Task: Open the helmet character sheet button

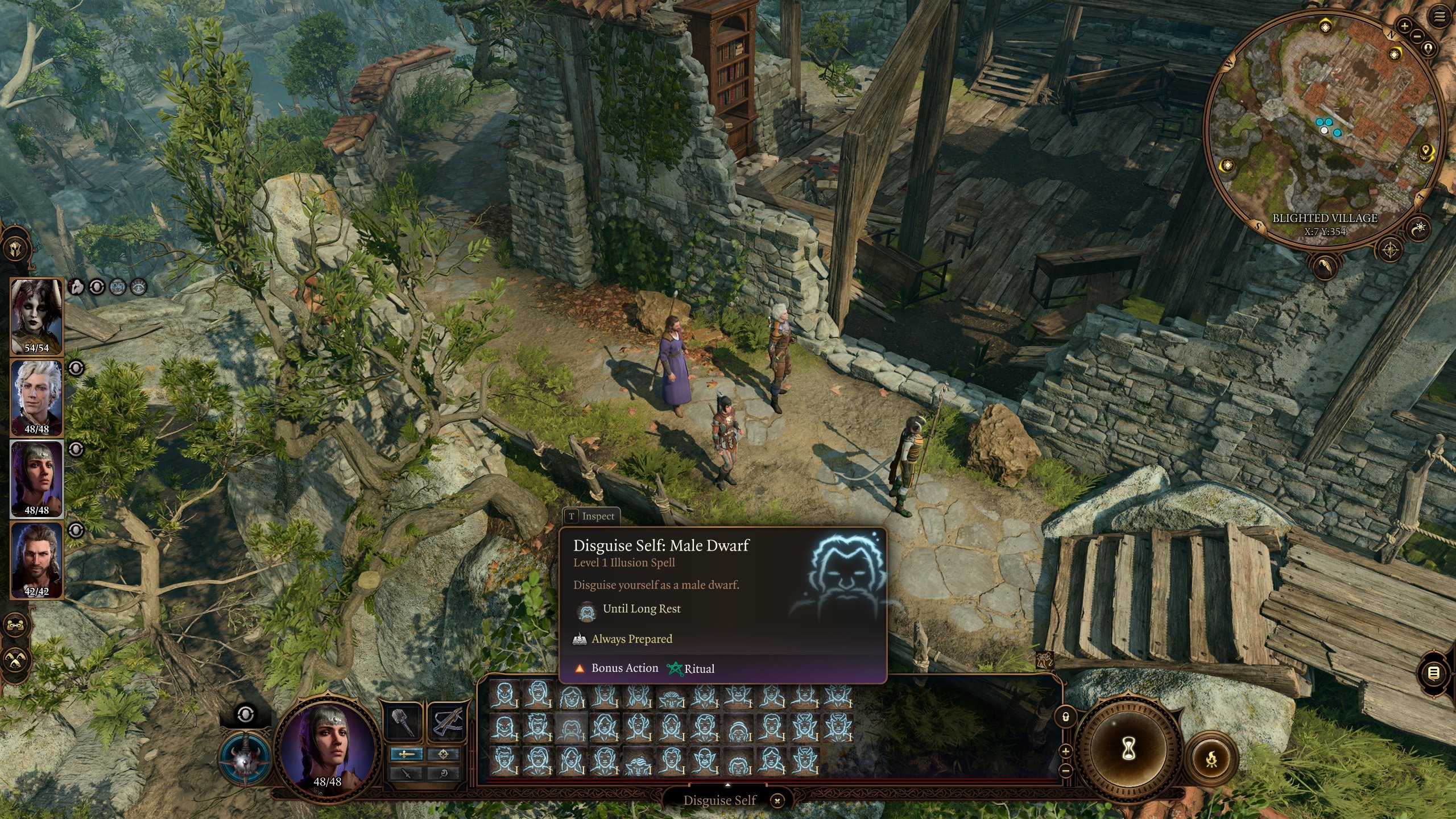Action: coord(15,249)
